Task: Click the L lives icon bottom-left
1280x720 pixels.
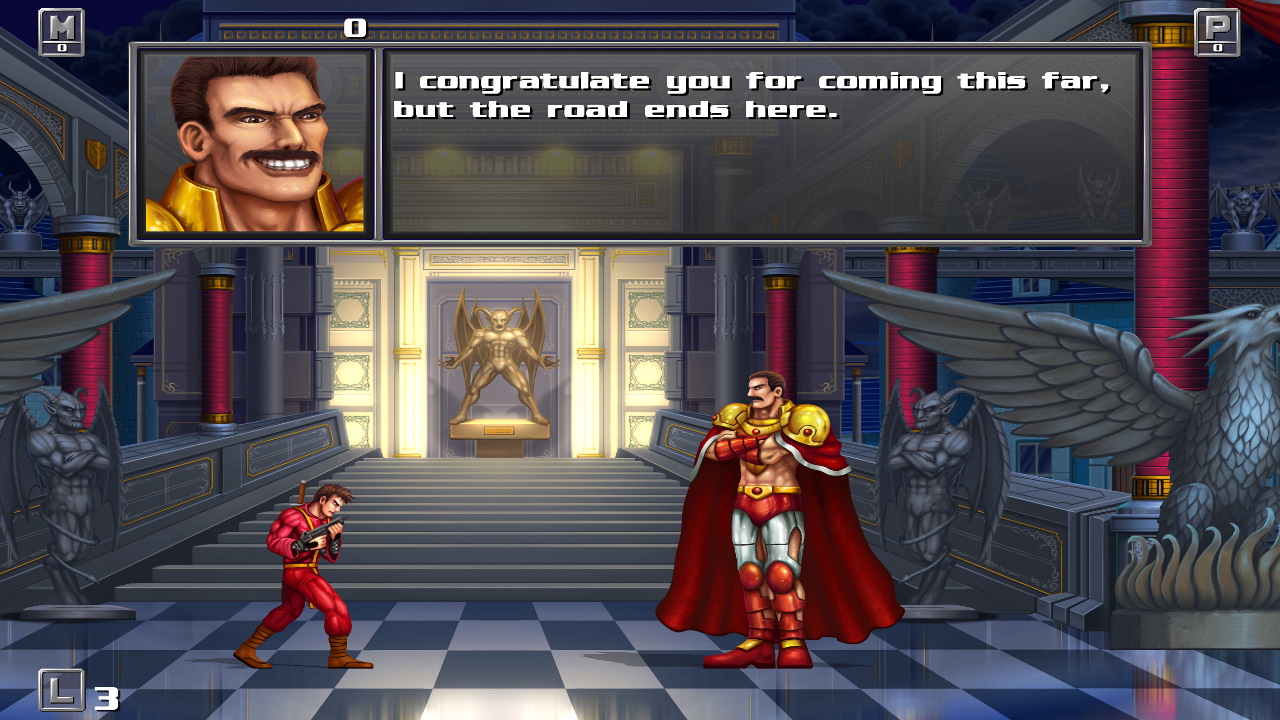Action: pyautogui.click(x=62, y=691)
